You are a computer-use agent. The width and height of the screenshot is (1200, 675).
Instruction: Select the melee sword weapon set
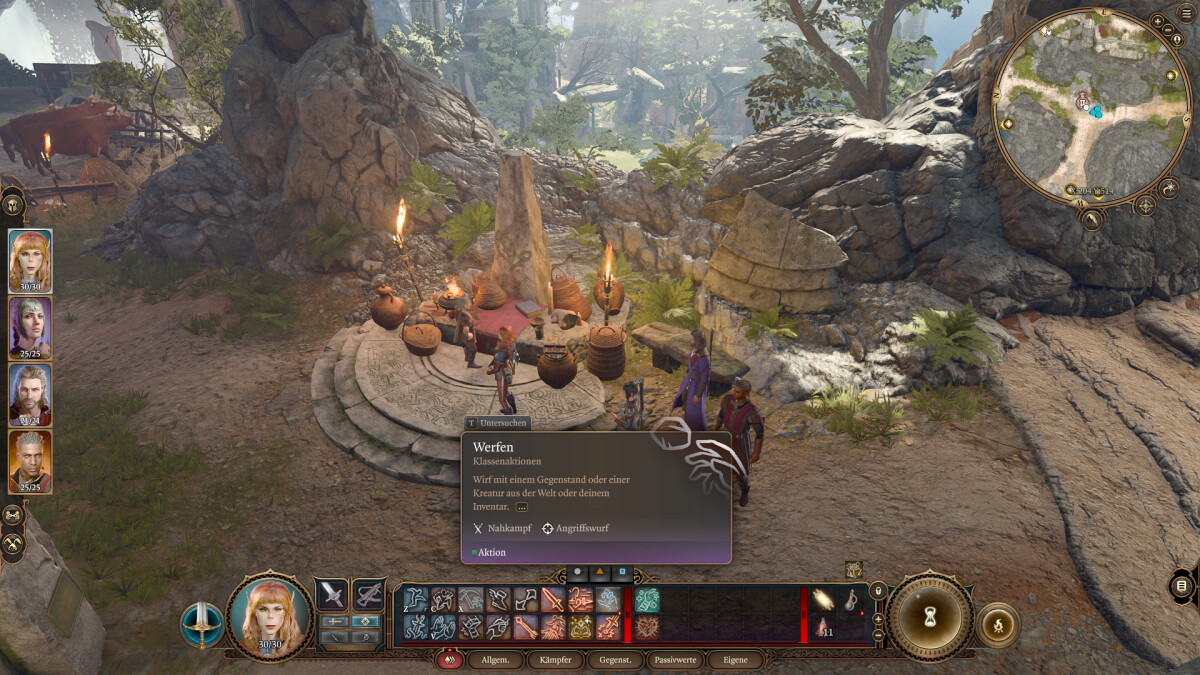332,595
